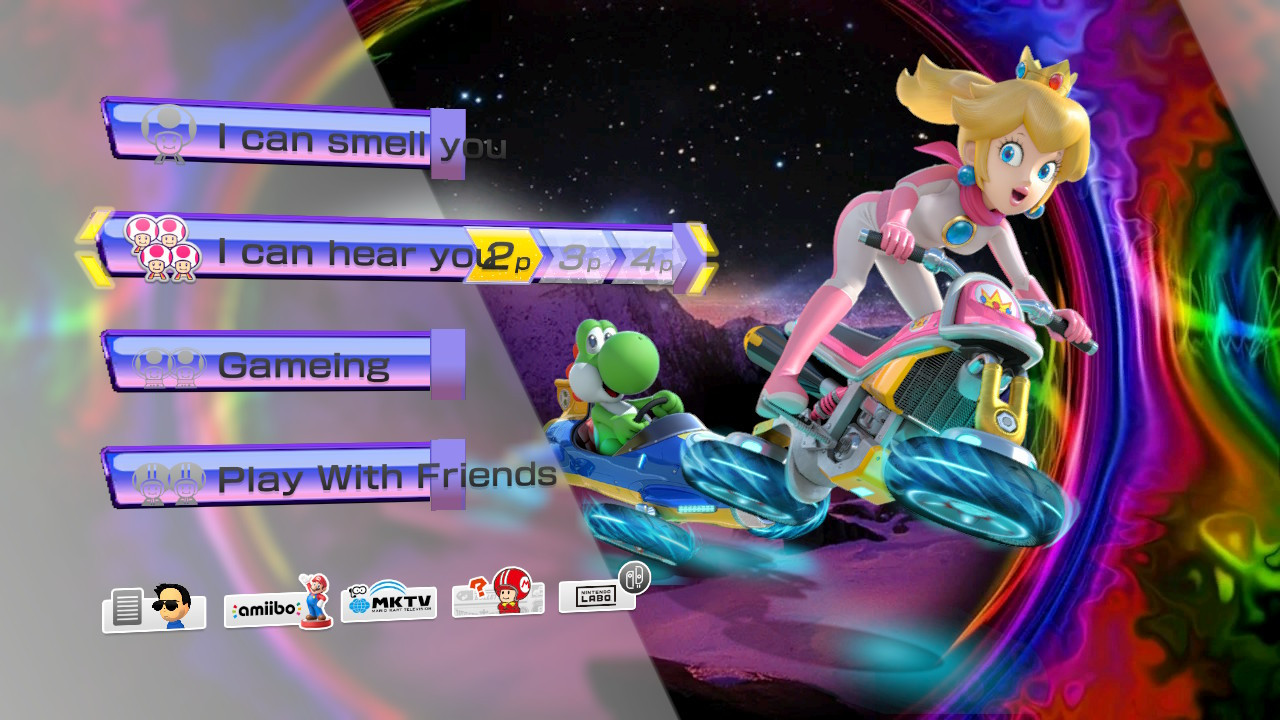Screen dimensions: 1280x720
Task: Select the 'Gameing' menu entry
Action: coord(300,364)
